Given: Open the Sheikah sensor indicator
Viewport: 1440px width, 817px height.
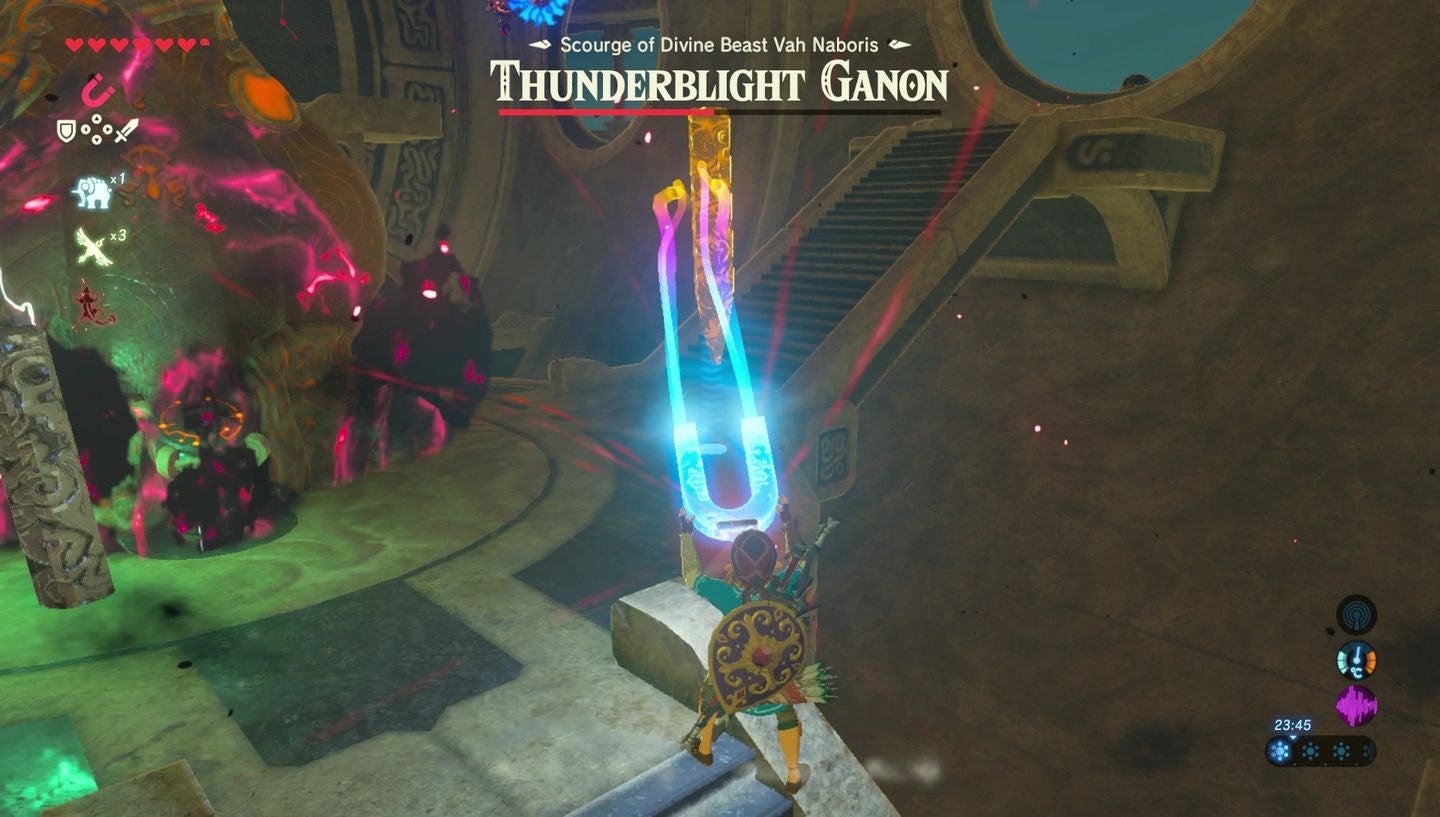Looking at the screenshot, I should tap(1356, 616).
